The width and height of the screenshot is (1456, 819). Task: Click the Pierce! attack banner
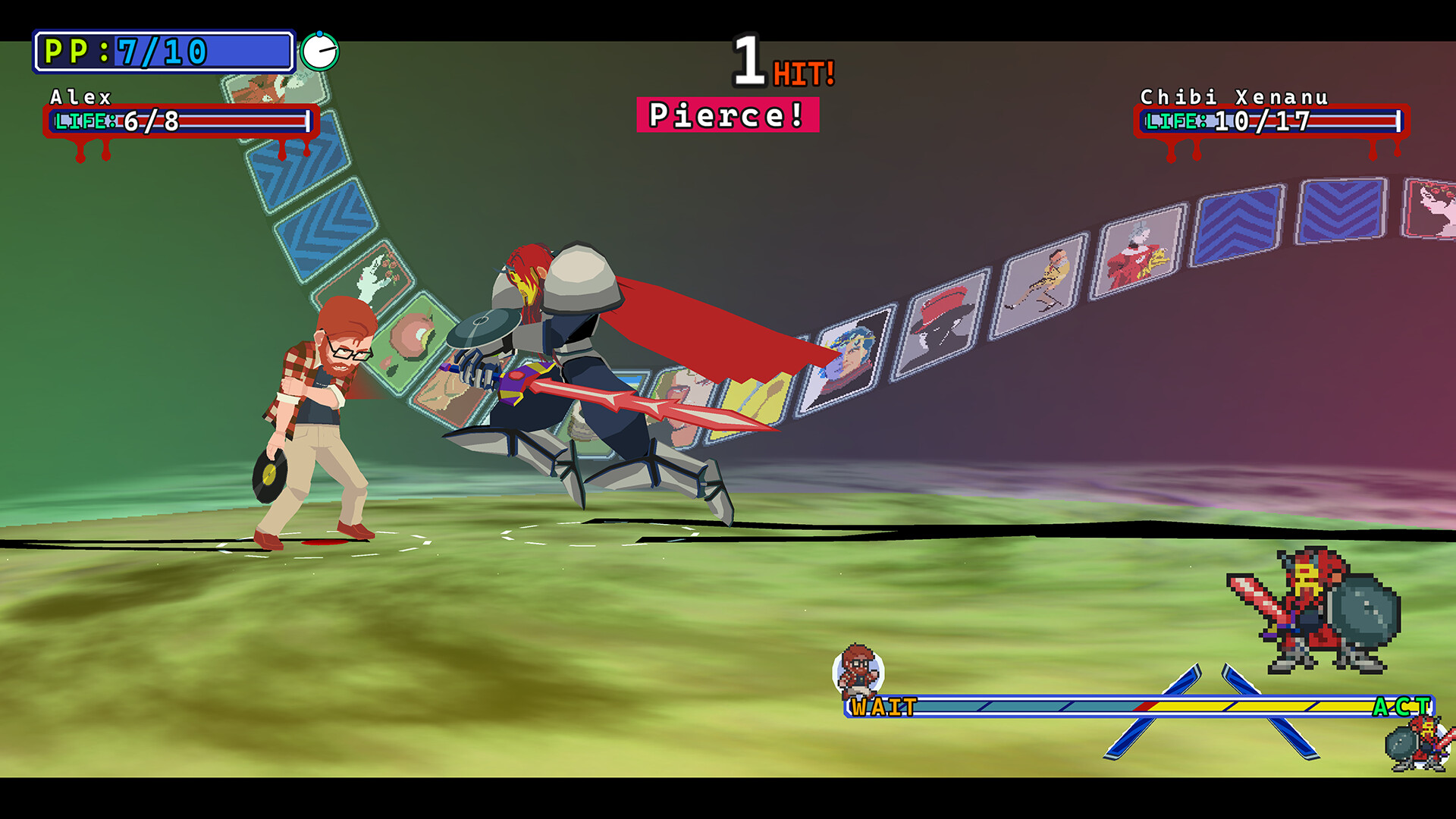[728, 115]
